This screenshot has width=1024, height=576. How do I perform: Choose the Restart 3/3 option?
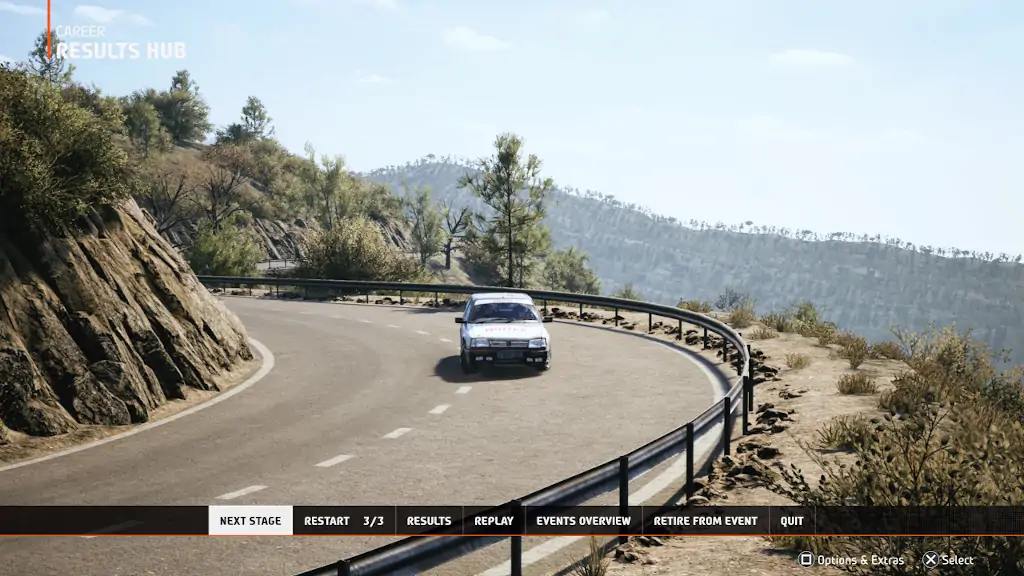(343, 521)
